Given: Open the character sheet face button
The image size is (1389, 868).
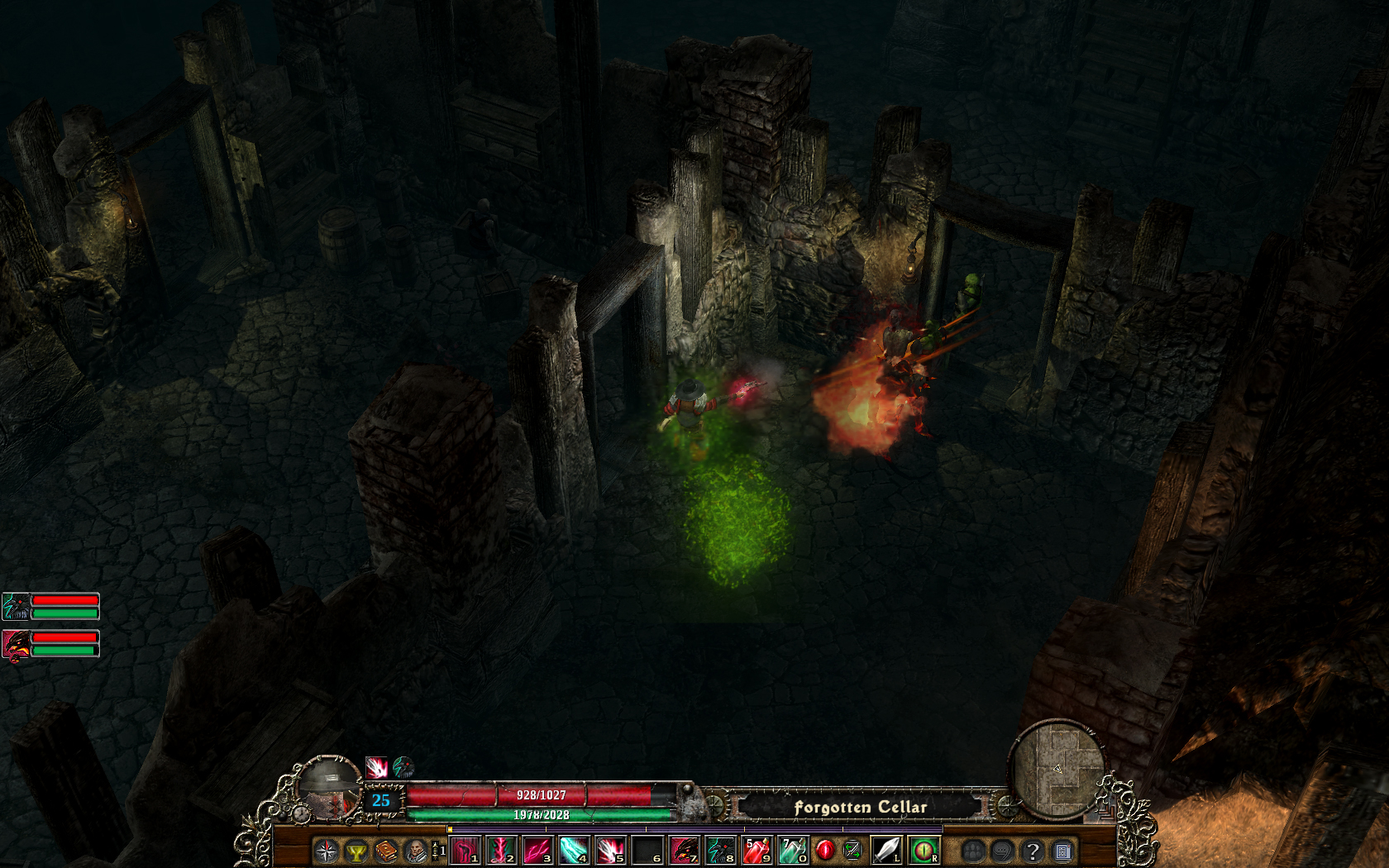Looking at the screenshot, I should (415, 851).
